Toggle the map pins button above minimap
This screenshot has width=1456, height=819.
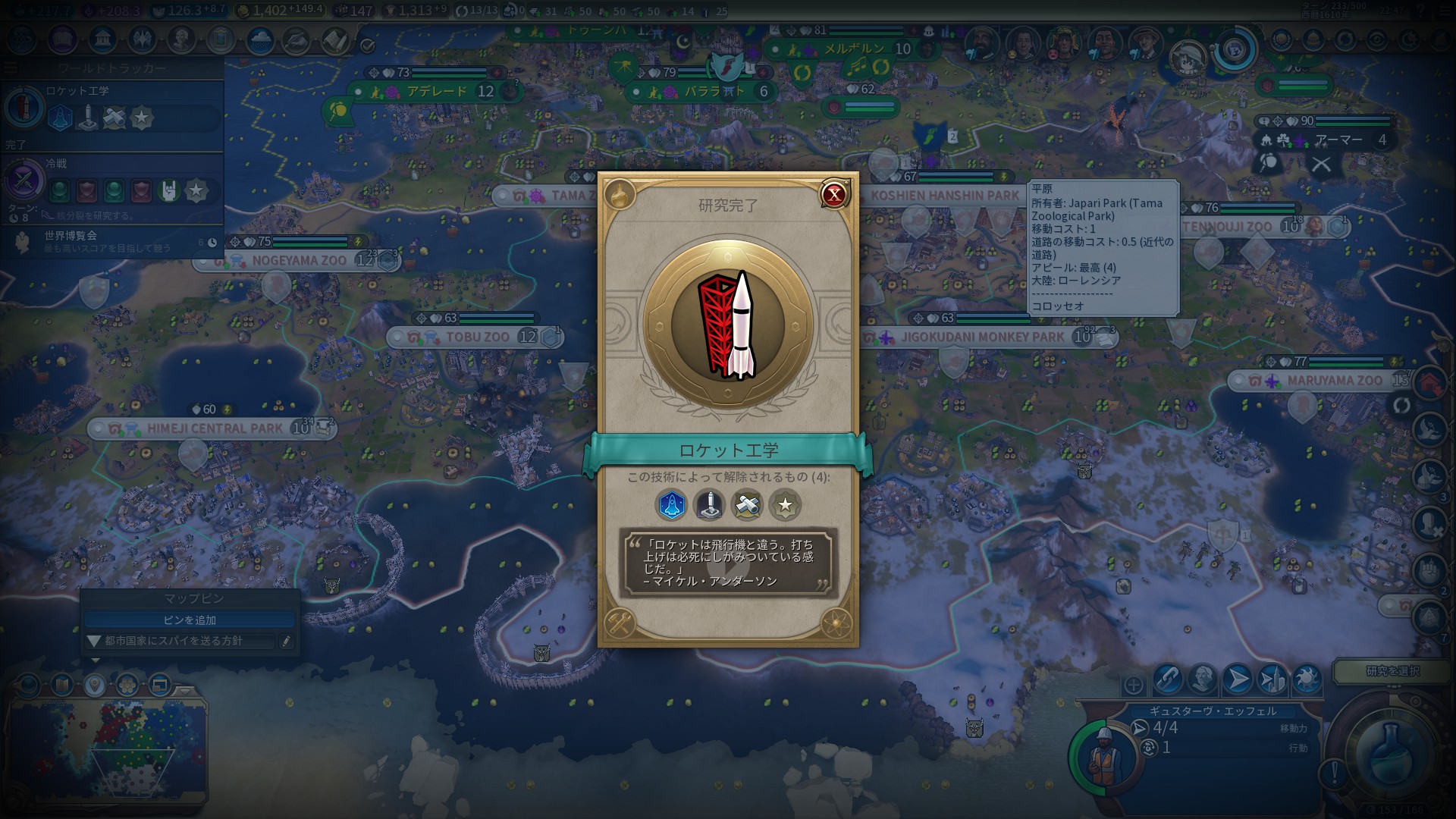coord(94,686)
